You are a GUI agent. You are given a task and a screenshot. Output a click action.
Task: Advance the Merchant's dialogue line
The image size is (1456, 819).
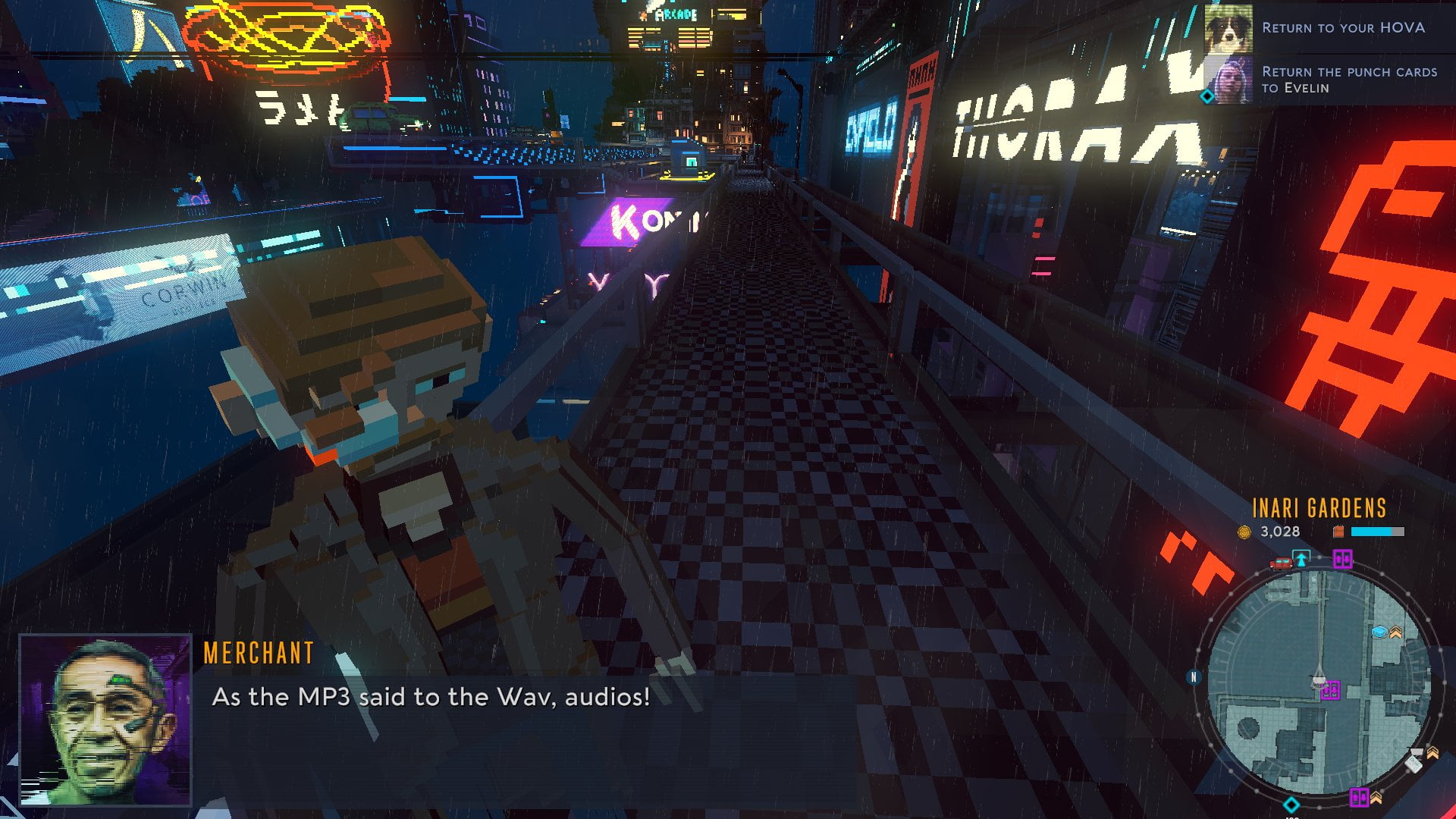coord(431,697)
